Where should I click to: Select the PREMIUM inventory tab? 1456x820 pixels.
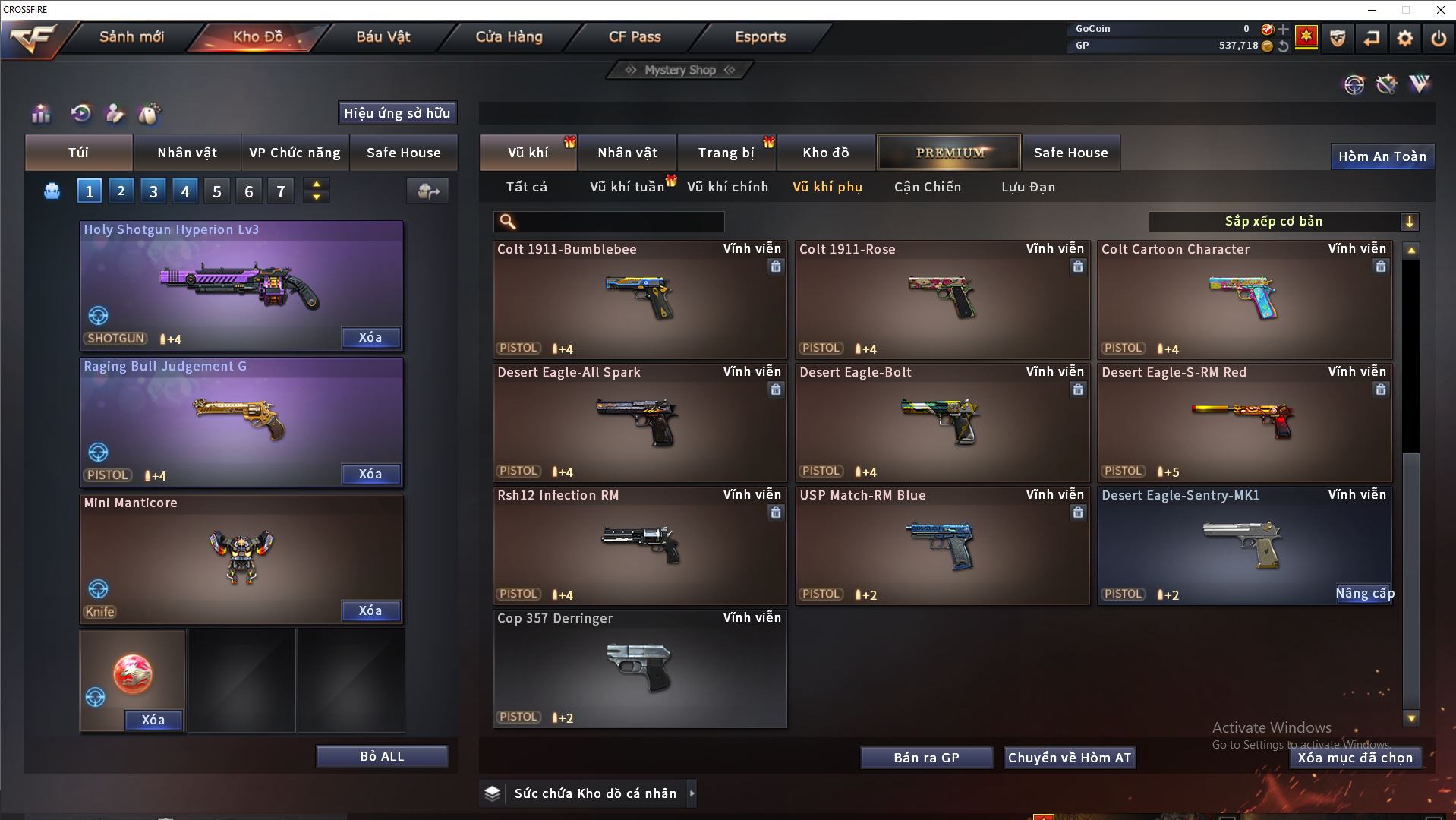949,153
